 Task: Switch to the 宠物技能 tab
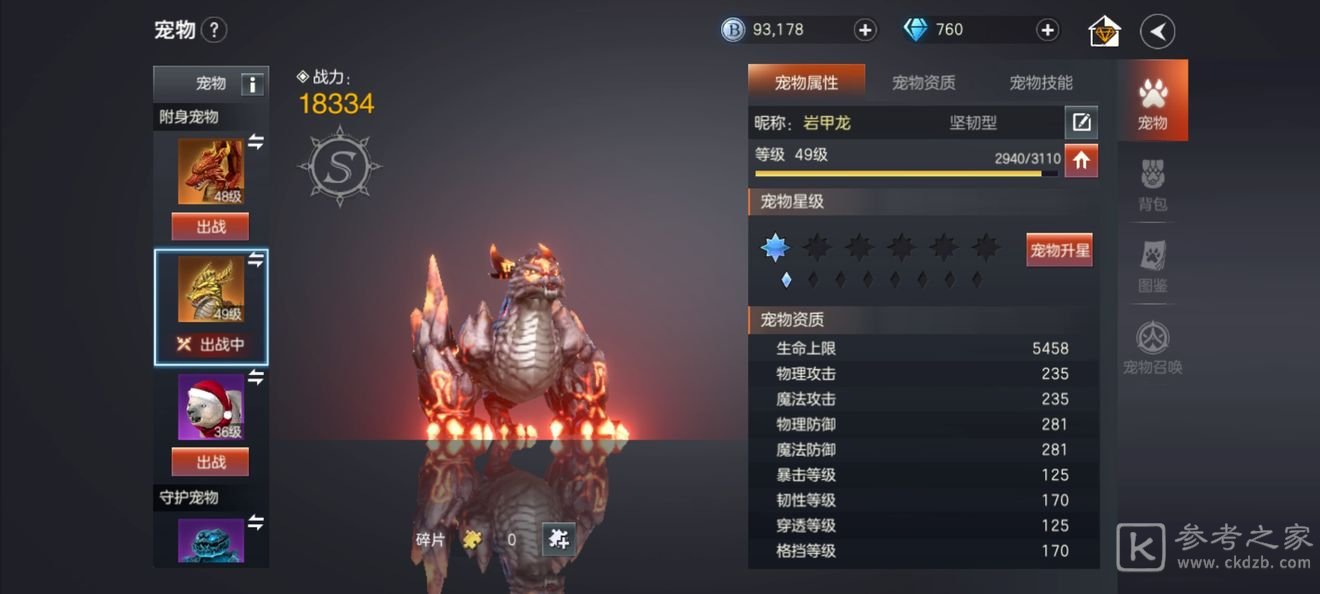1041,83
